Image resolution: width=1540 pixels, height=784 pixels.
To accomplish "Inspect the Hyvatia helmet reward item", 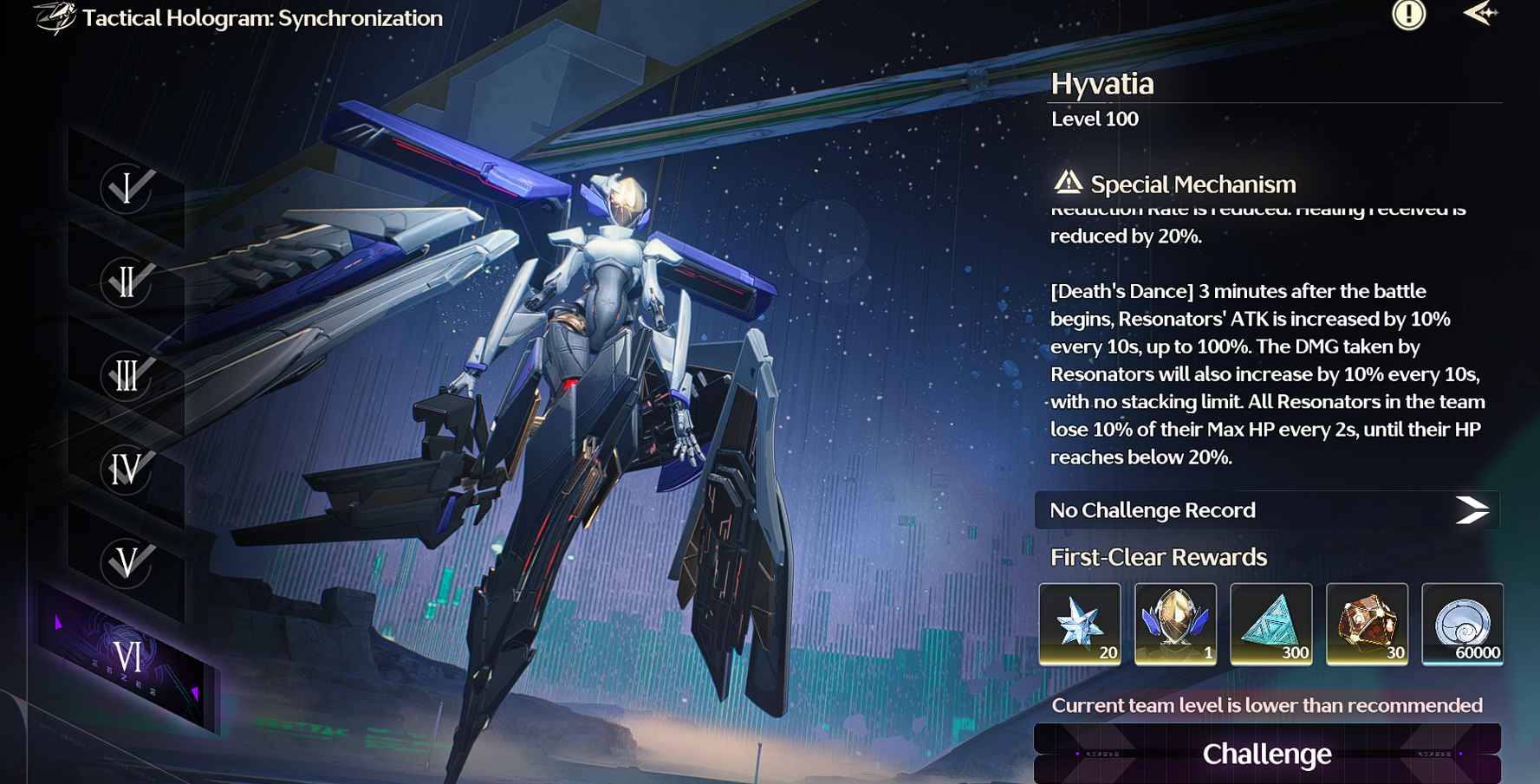I will point(1175,624).
